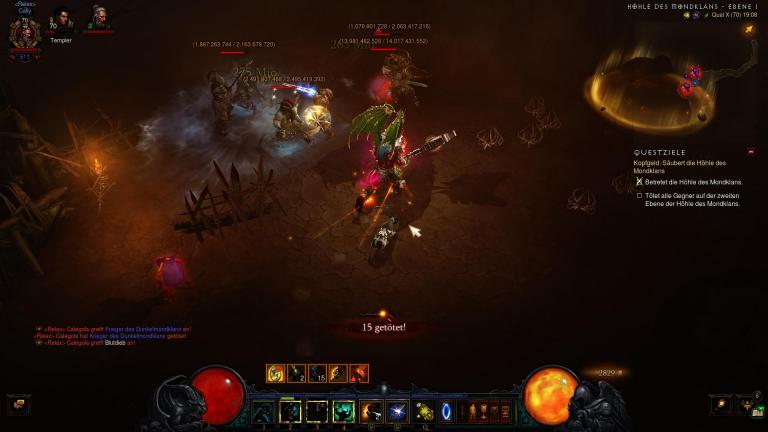Activate skill slot 1 on the action bar
Screen dimensions: 768x432
pos(264,410)
